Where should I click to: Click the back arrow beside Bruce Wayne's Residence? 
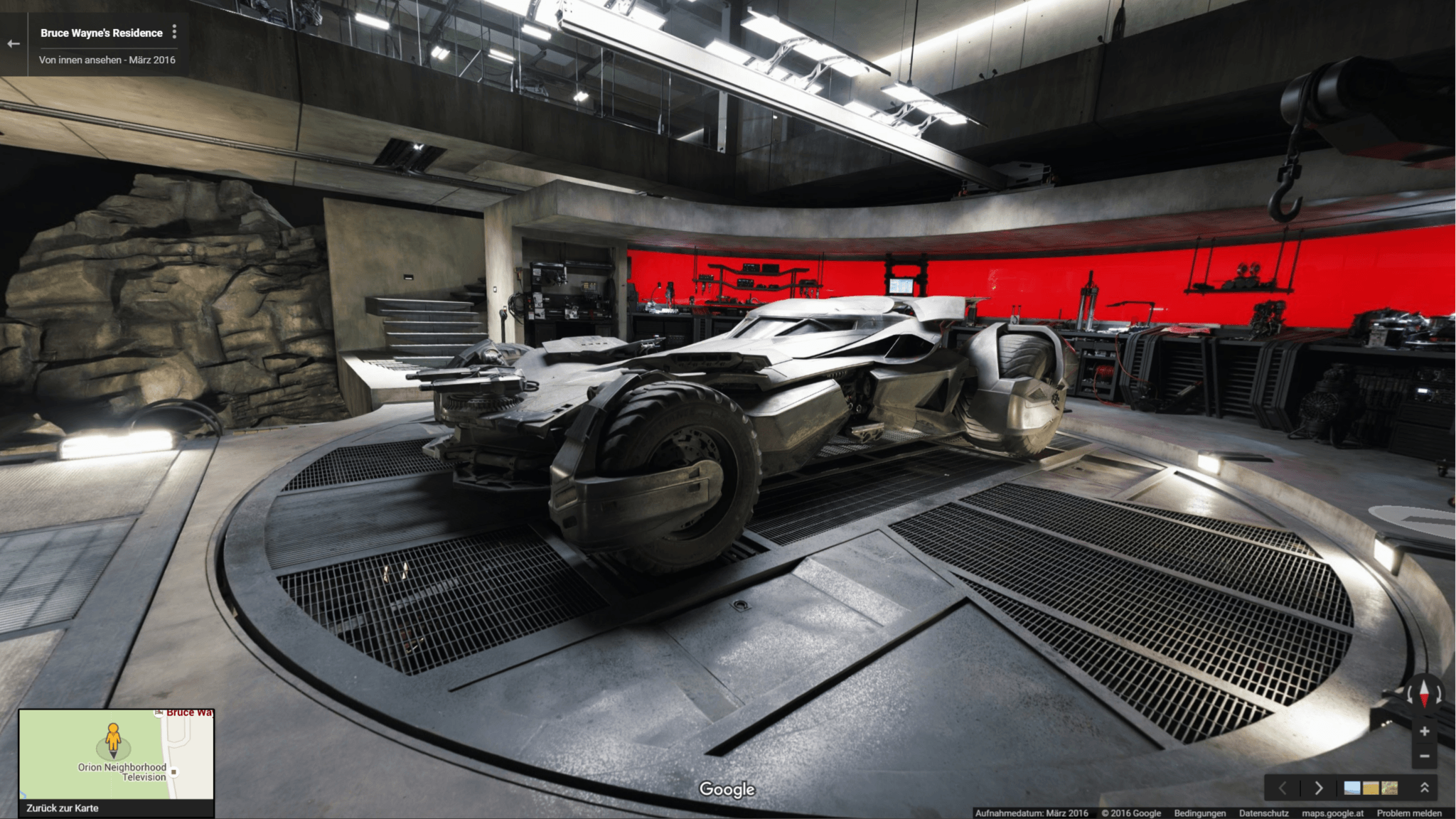14,44
